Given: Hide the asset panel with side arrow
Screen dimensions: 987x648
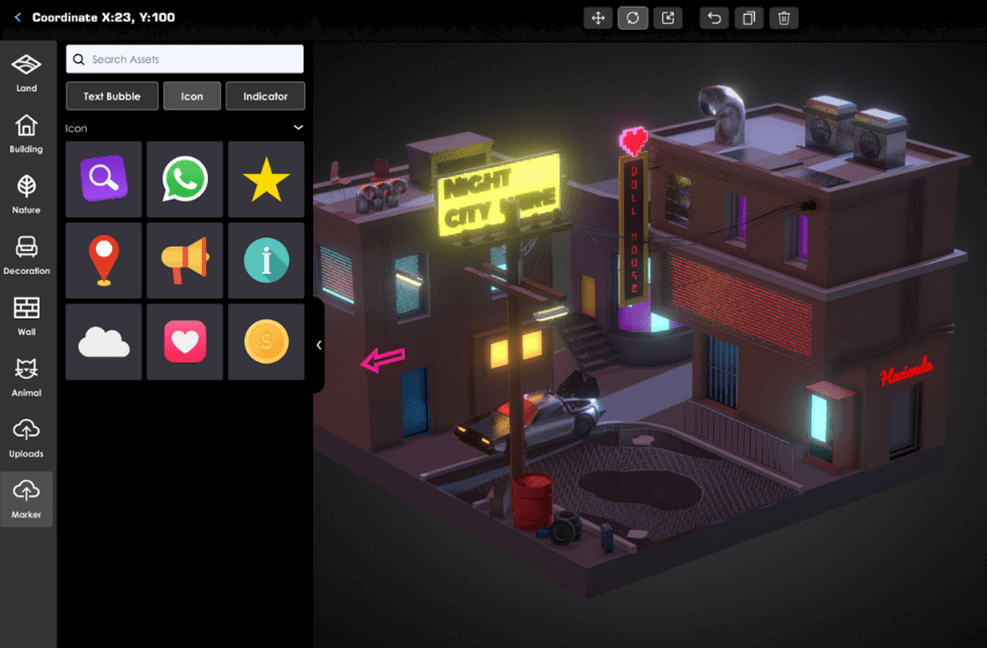Looking at the screenshot, I should coord(319,345).
